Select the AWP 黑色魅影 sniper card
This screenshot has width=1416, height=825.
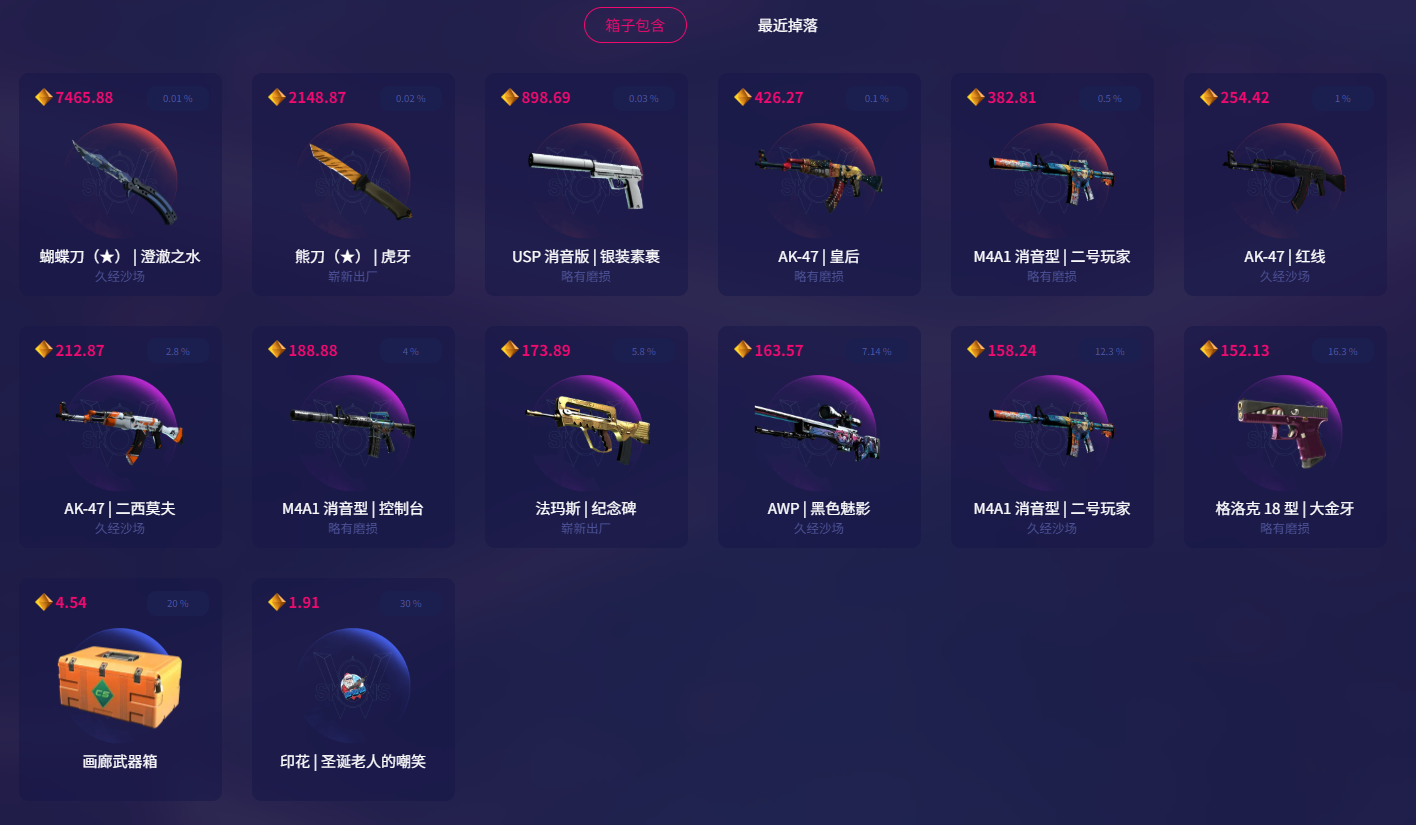819,437
